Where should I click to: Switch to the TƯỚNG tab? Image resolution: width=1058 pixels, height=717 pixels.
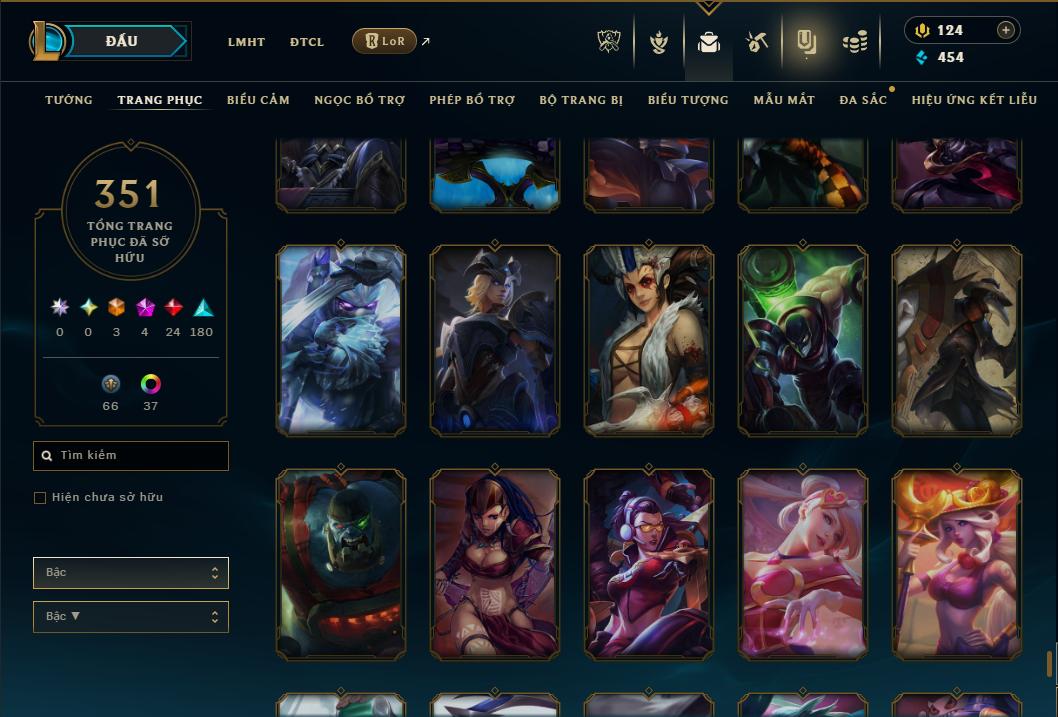pos(69,100)
